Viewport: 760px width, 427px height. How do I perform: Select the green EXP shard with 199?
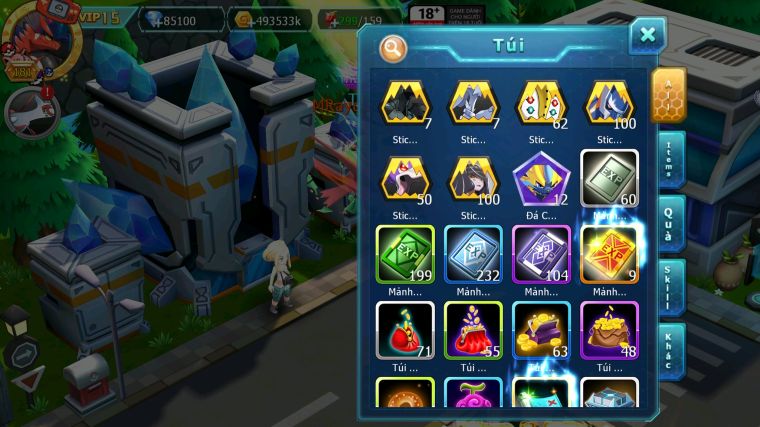click(405, 254)
